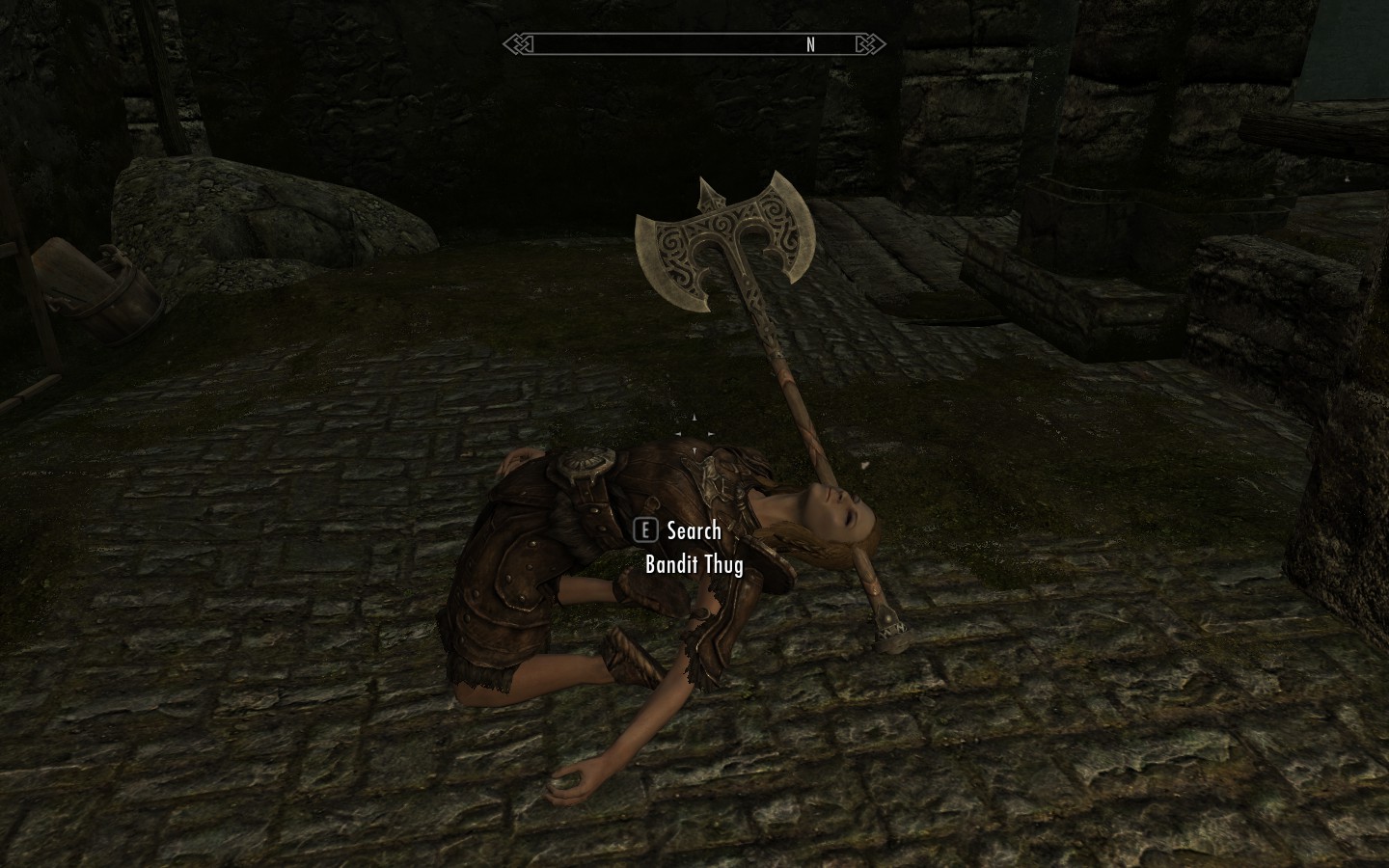1389x868 pixels.
Task: Click the Bandit Thug name label
Action: [693, 565]
